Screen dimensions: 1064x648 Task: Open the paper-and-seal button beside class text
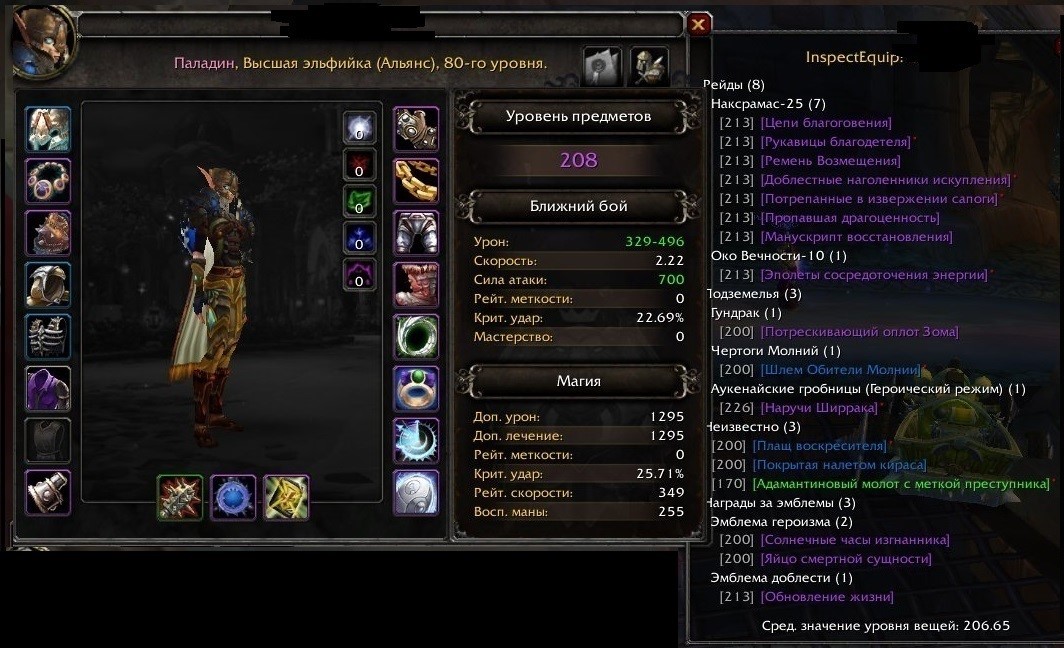pos(602,65)
